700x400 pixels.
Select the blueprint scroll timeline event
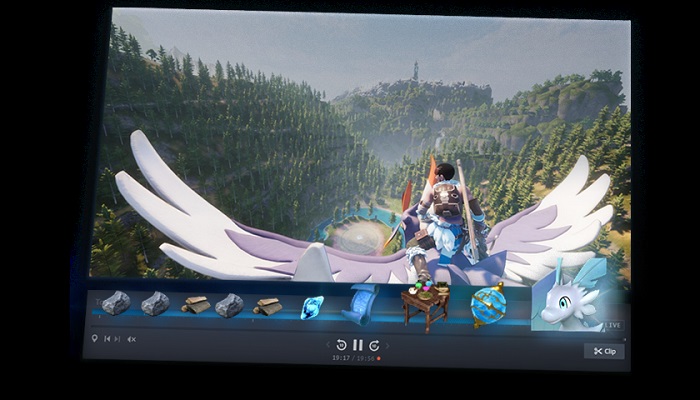click(363, 303)
